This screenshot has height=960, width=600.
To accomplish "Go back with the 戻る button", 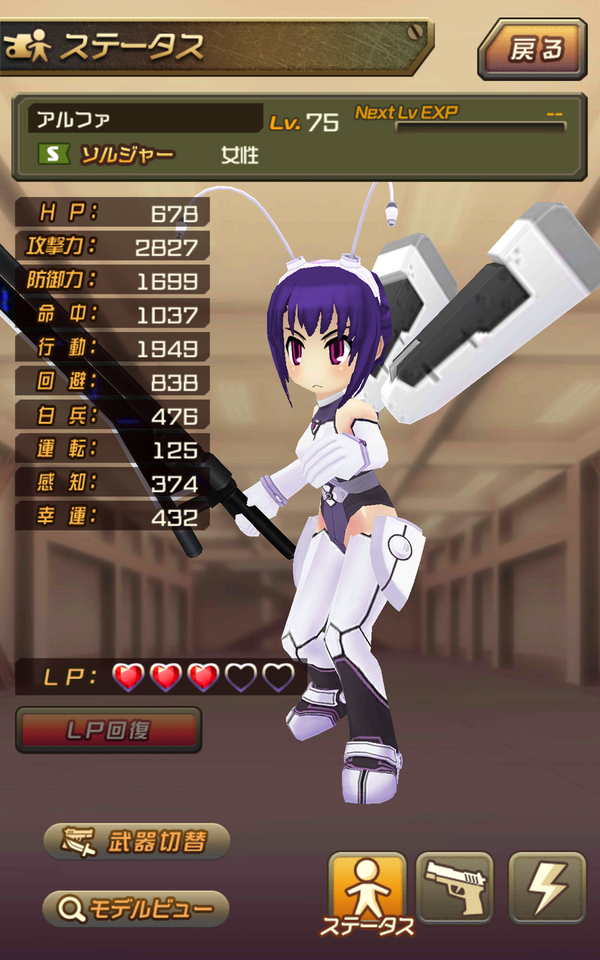I will click(x=531, y=48).
